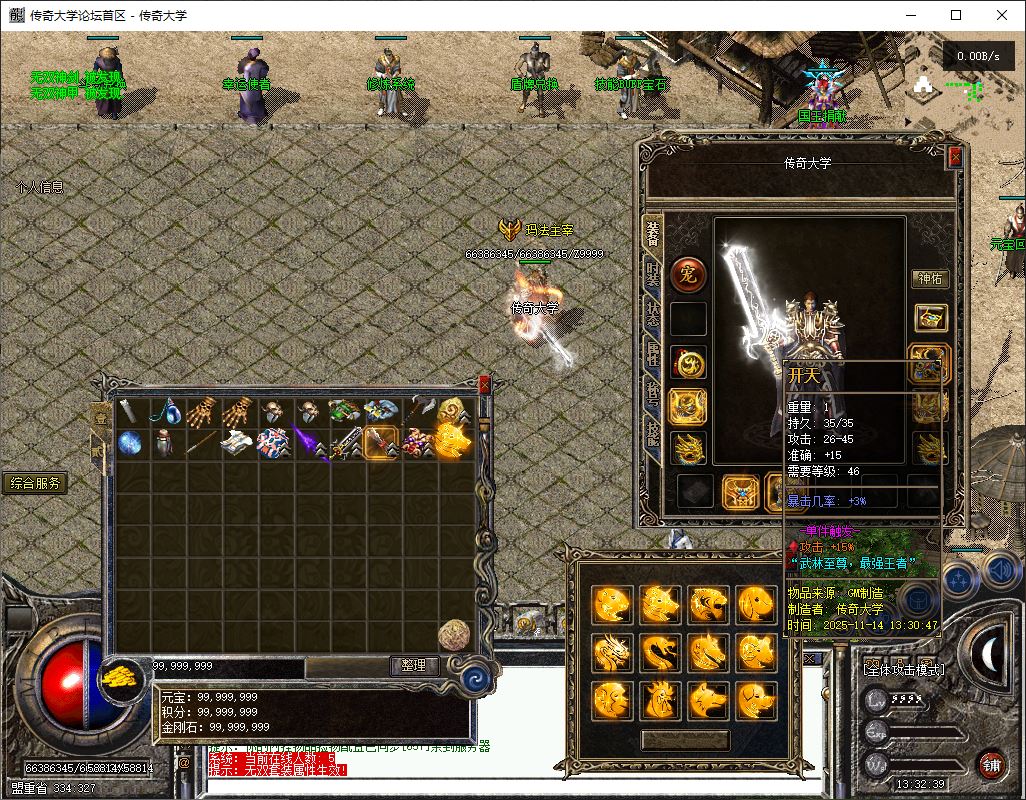Choose the golden rooster zodiac slot
Viewport: 1026px width, 800px height.
pyautogui.click(x=660, y=699)
